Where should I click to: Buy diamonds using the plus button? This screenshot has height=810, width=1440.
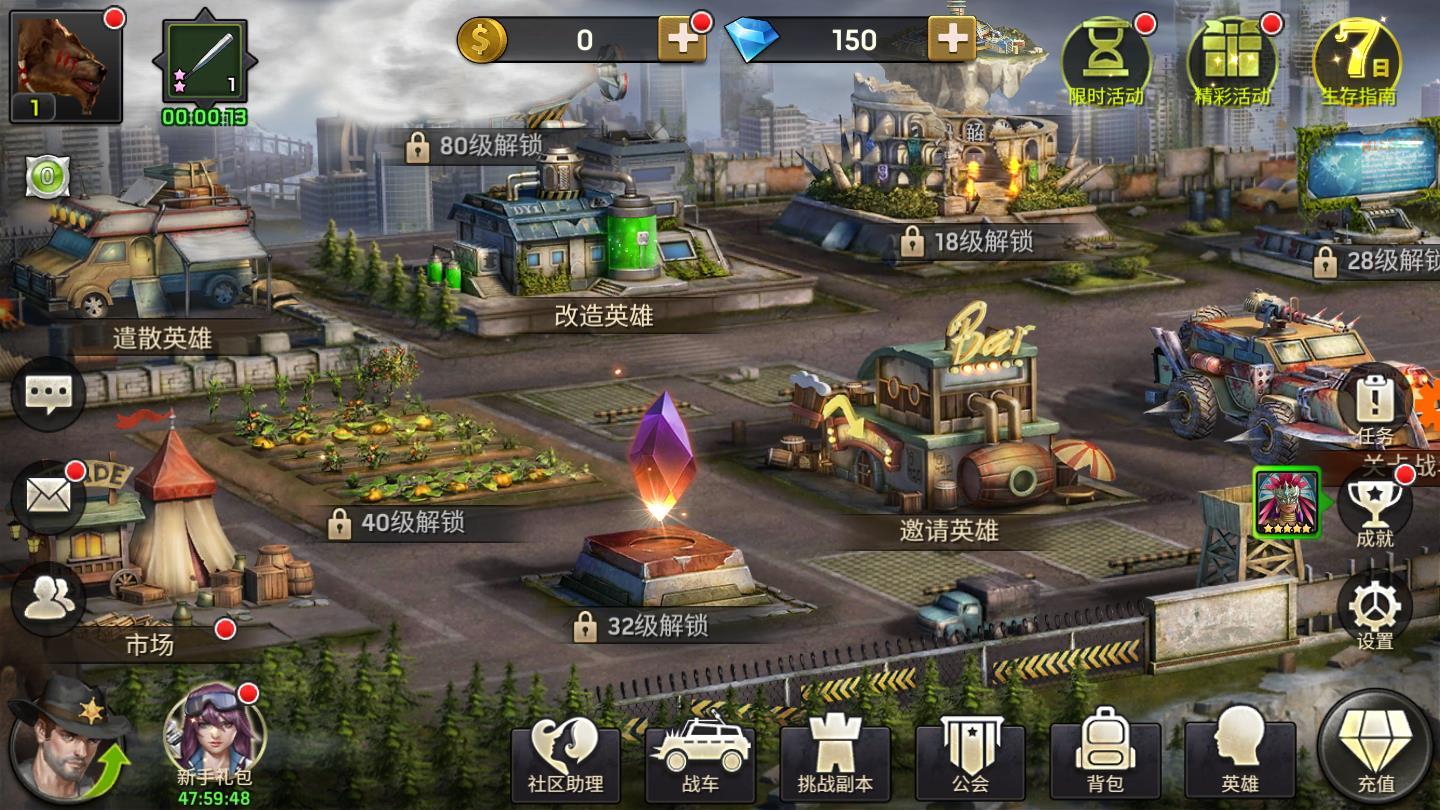tap(951, 40)
